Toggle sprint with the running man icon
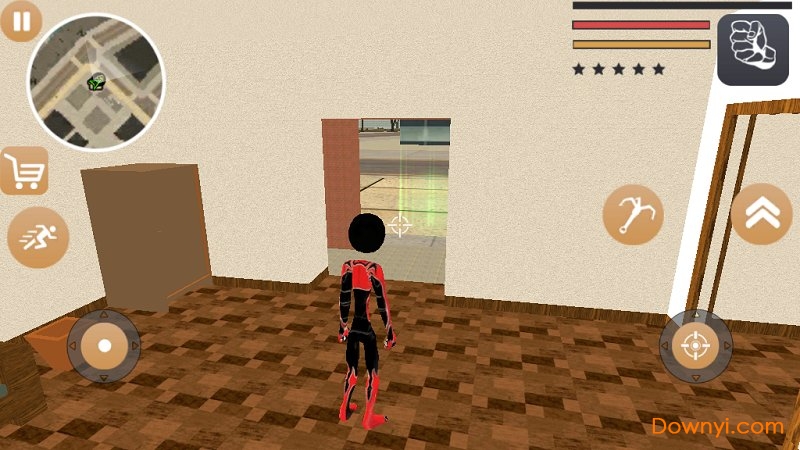 tap(38, 239)
